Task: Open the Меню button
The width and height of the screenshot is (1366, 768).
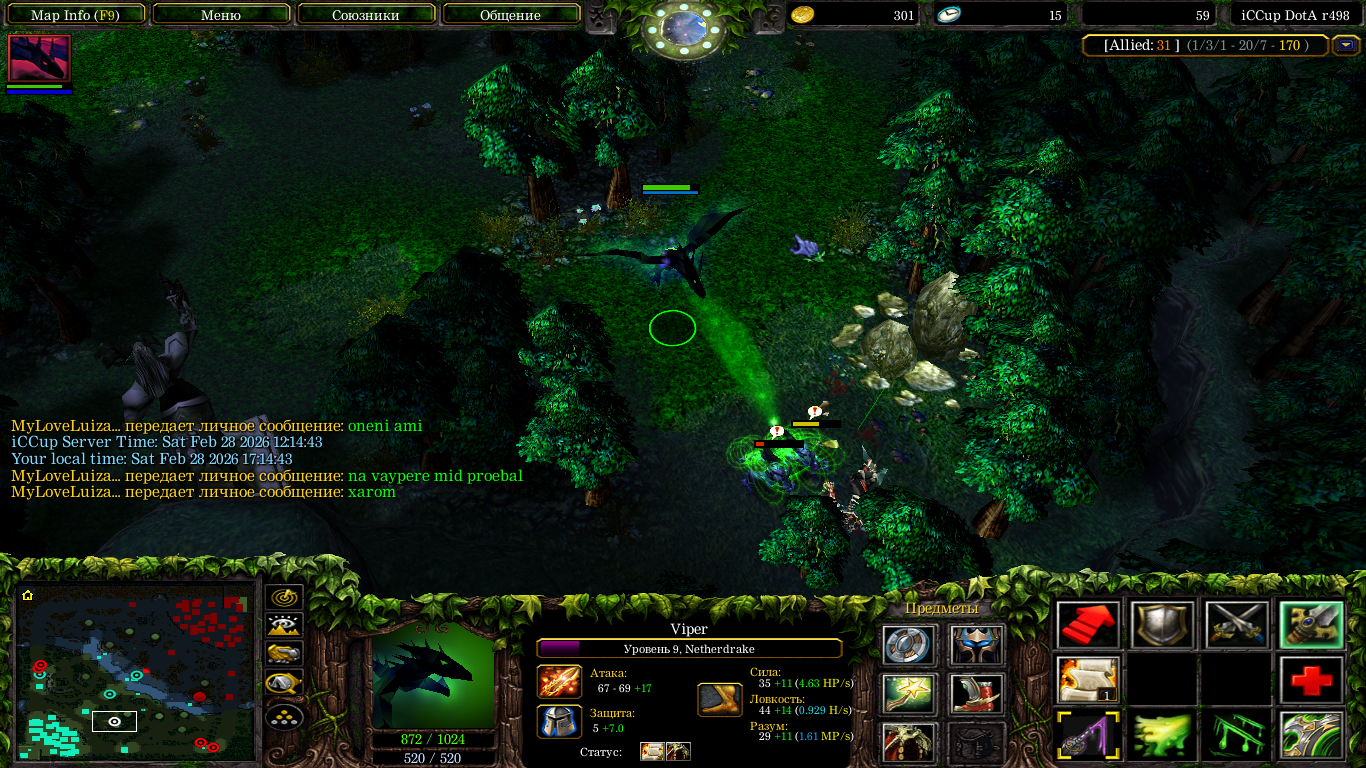Action: (x=221, y=15)
